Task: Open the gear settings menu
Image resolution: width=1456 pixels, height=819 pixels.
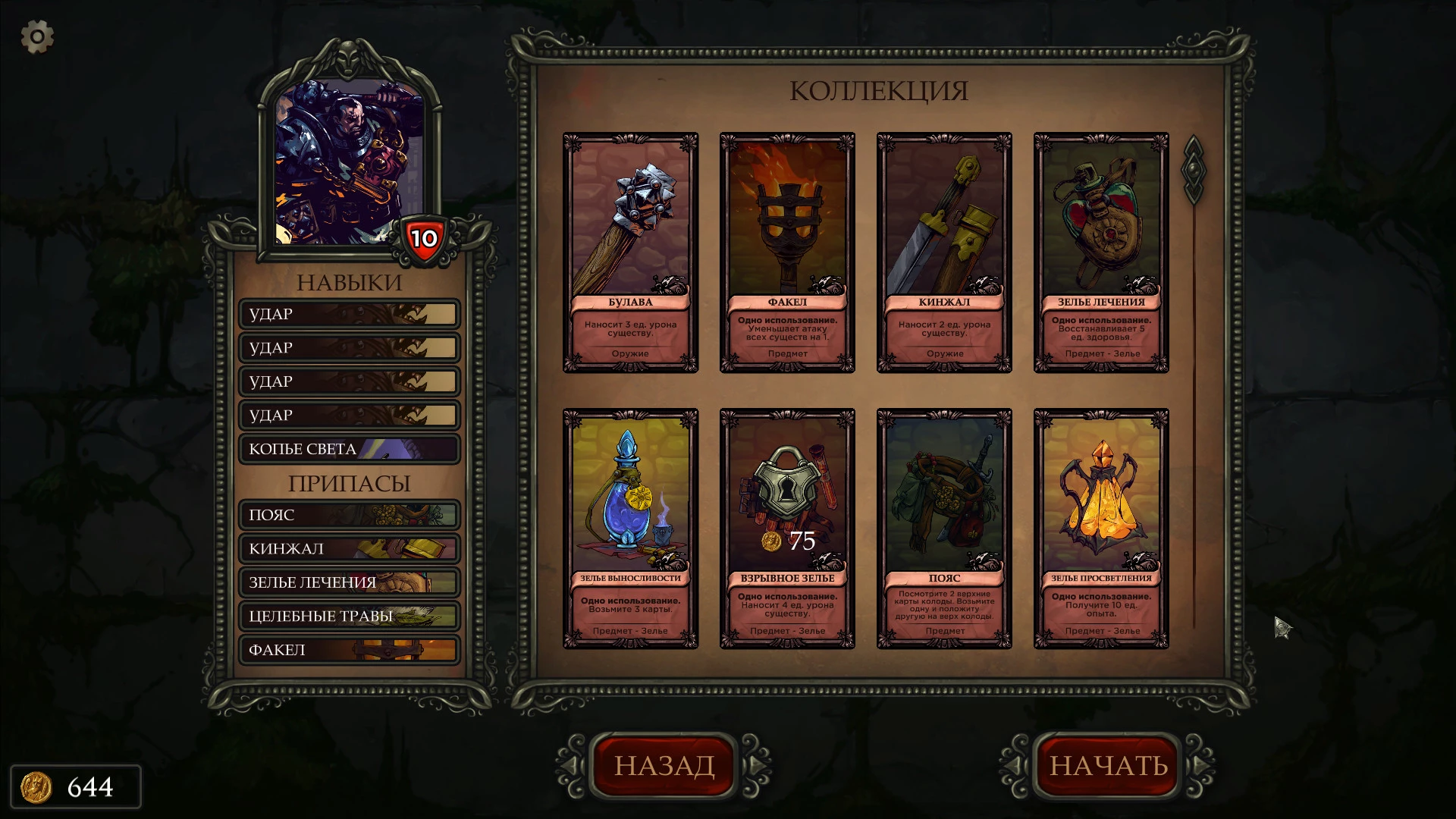Action: (37, 36)
